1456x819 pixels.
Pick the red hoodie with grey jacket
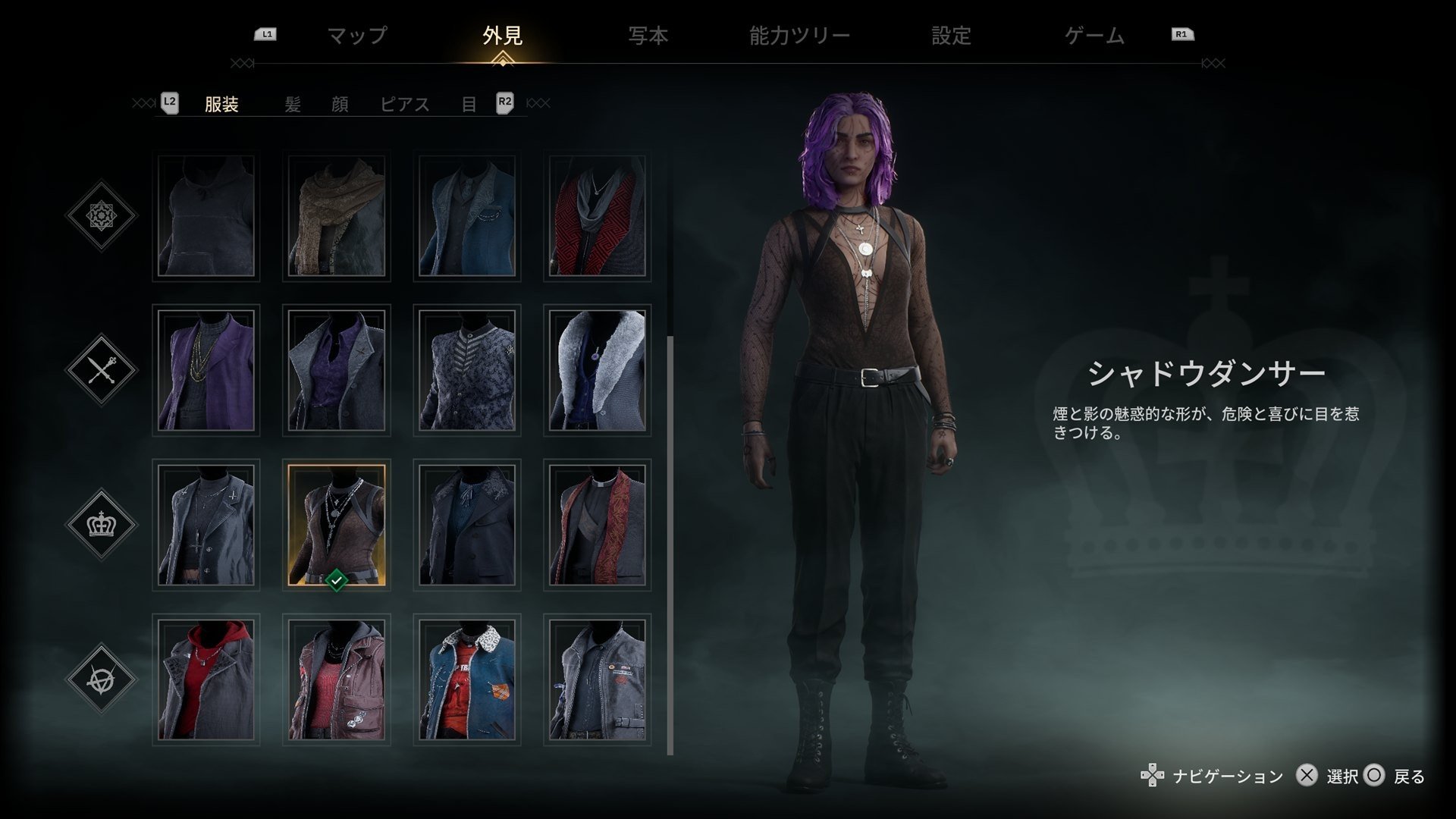click(206, 679)
